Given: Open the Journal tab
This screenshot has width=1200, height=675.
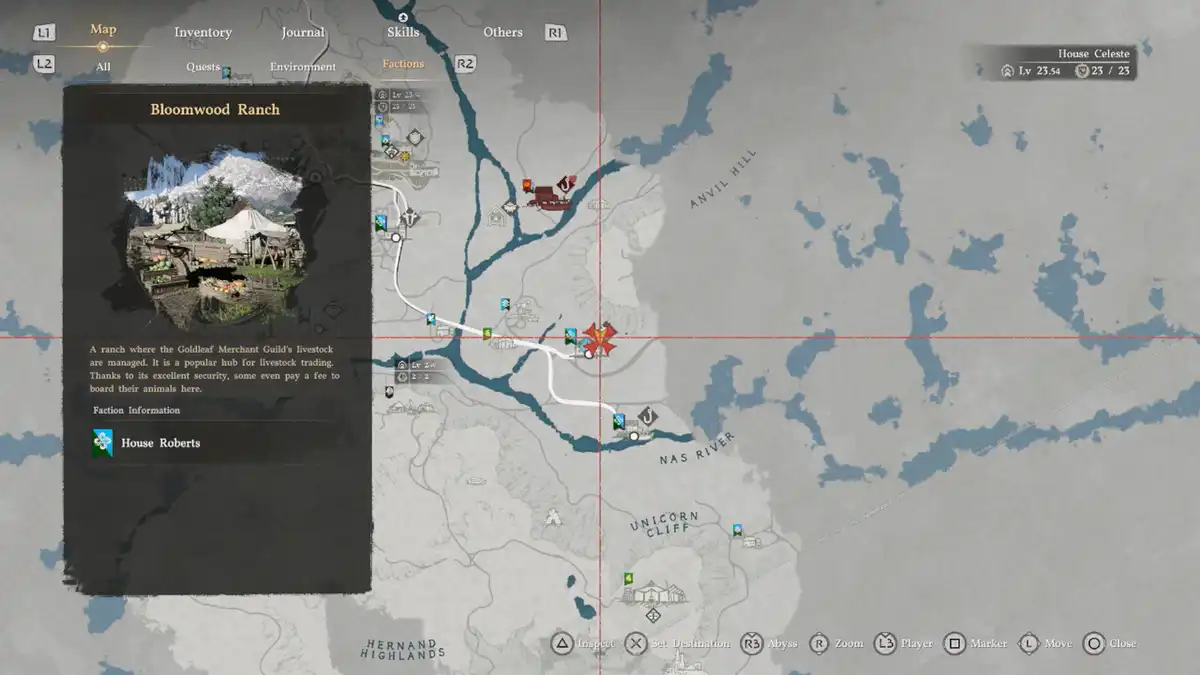Looking at the screenshot, I should pyautogui.click(x=303, y=32).
